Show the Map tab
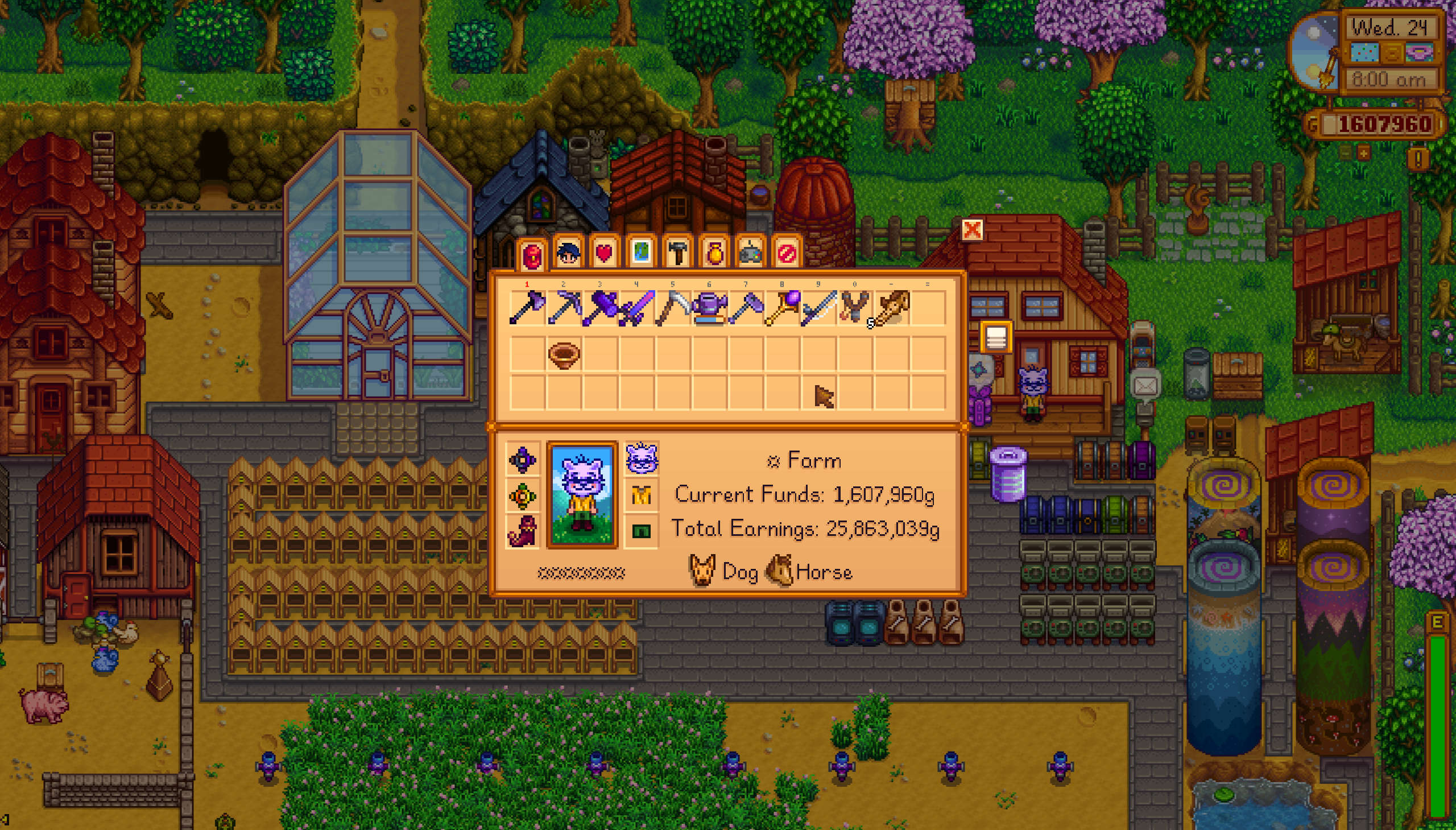 (x=641, y=253)
